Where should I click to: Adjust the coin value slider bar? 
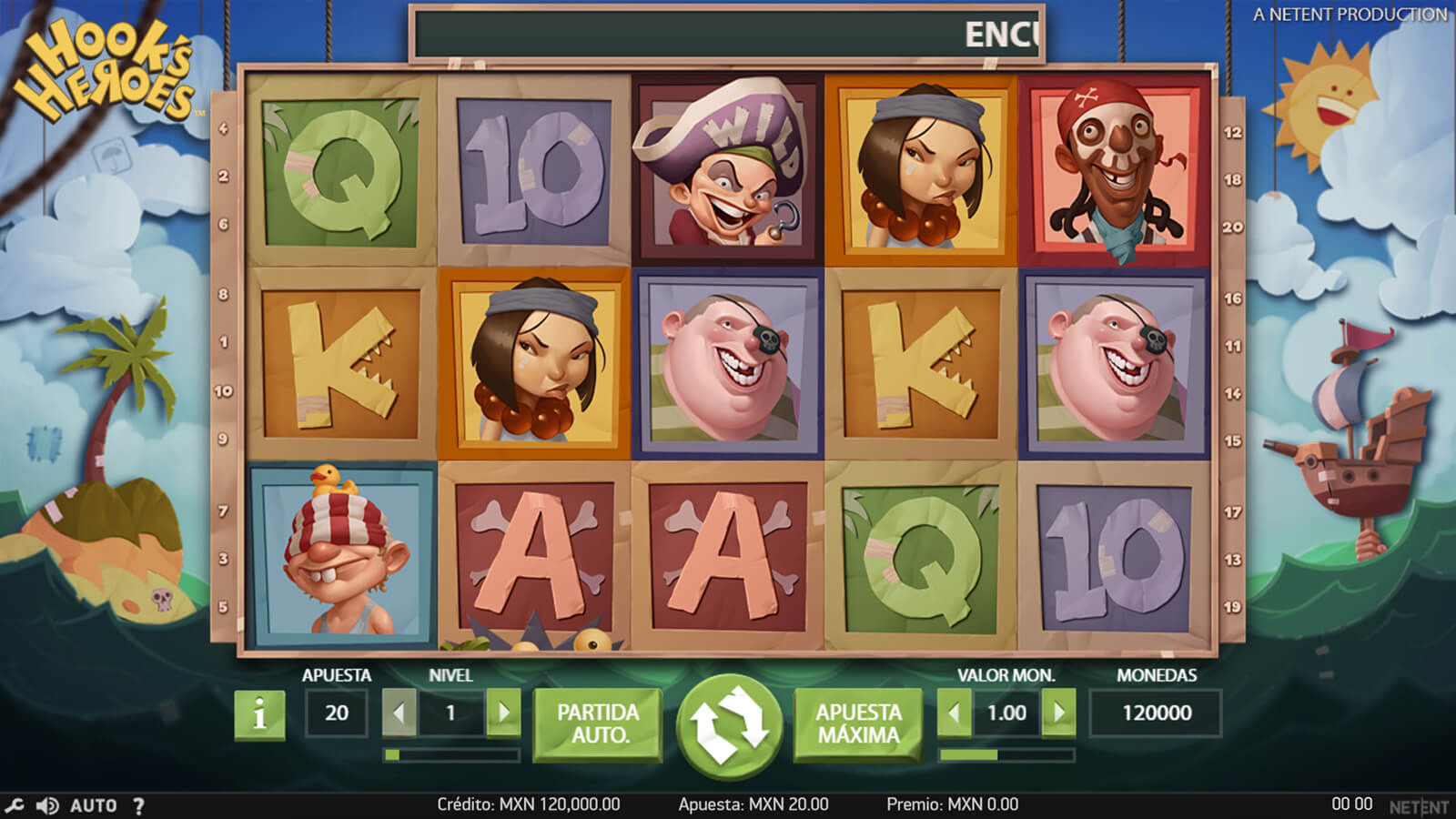coord(1006,755)
